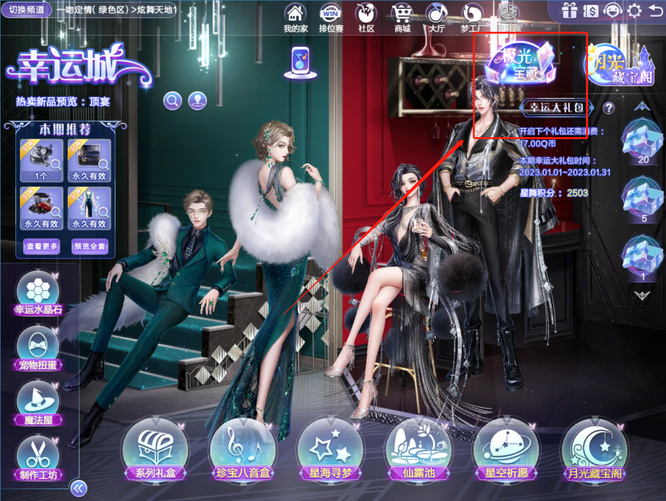Click the 切换频道 switch channel button
The height and width of the screenshot is (501, 666).
click(x=28, y=9)
